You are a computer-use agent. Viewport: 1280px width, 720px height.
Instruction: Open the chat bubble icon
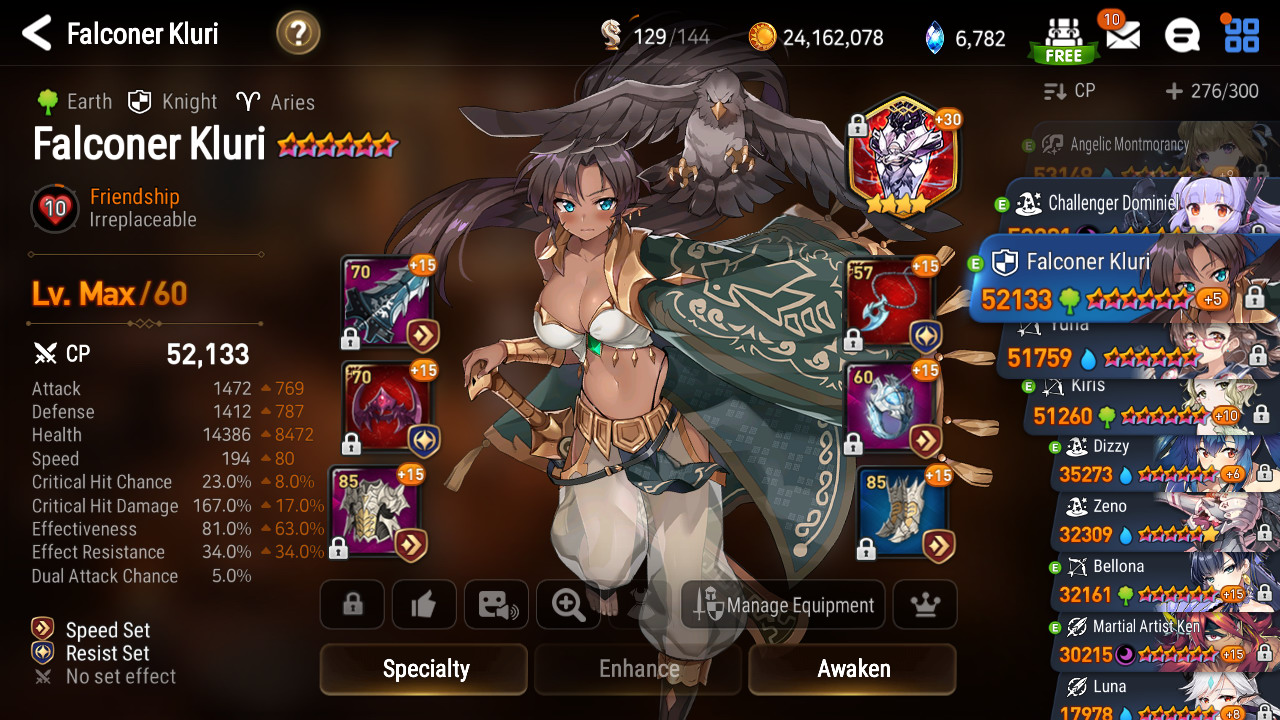(x=1182, y=36)
